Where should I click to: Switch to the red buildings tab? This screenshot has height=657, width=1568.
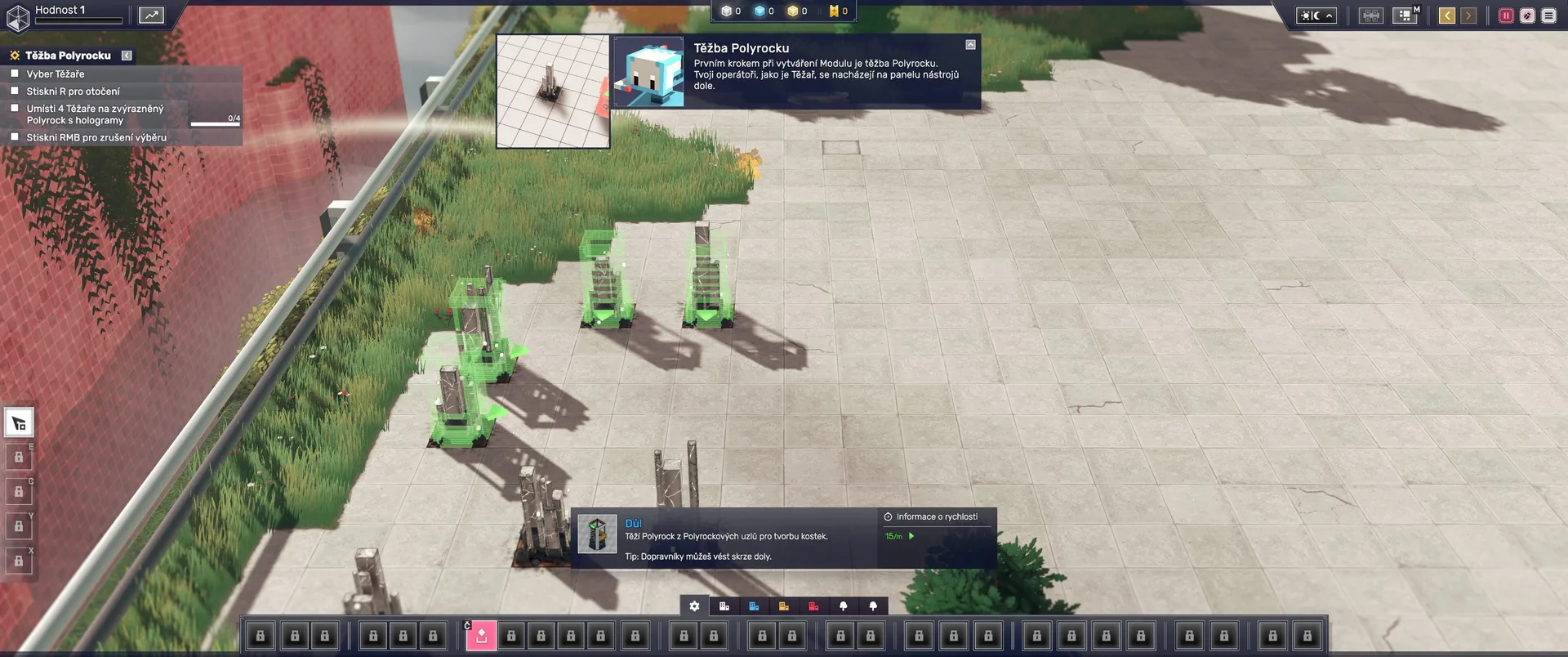[x=813, y=606]
